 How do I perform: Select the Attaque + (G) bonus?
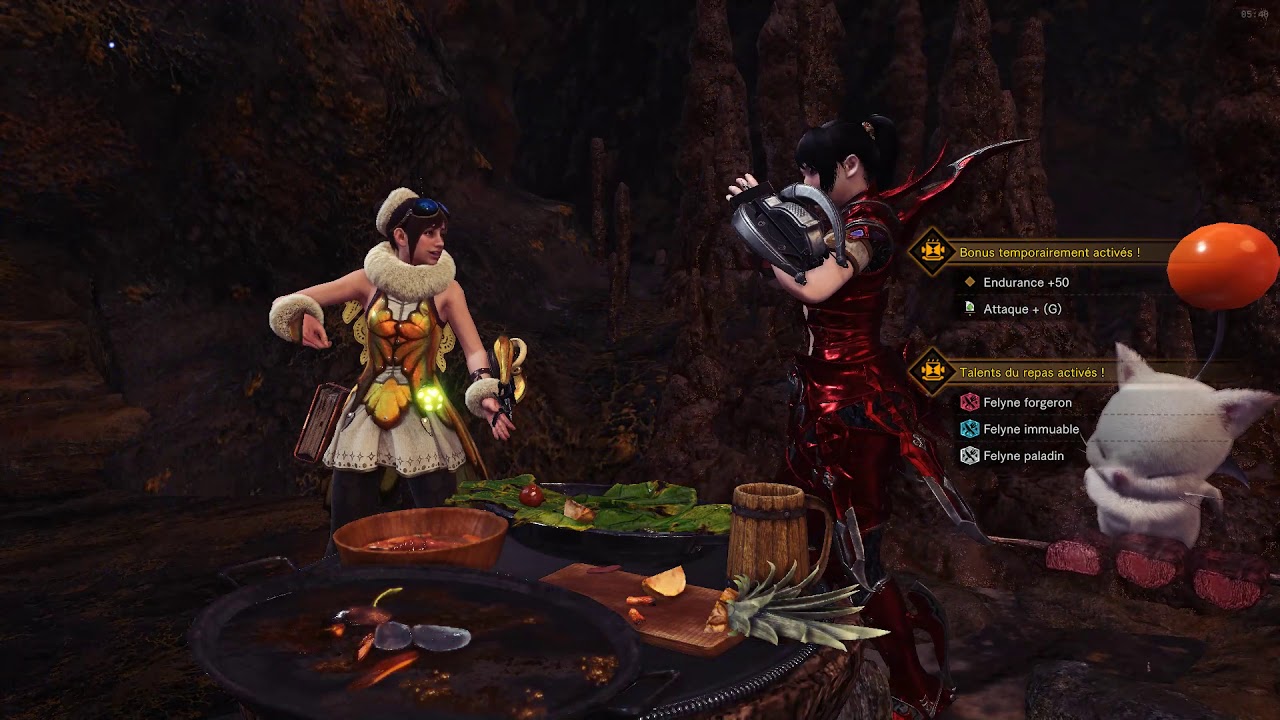coord(1022,309)
